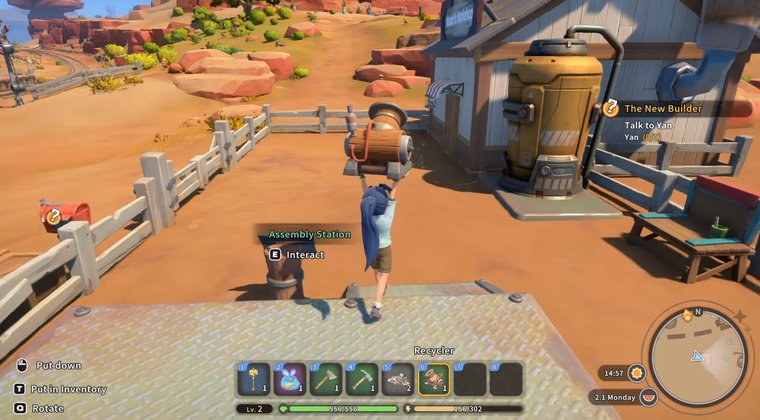
Task: Select the golden staff in hotbar slot 1
Action: tap(254, 379)
